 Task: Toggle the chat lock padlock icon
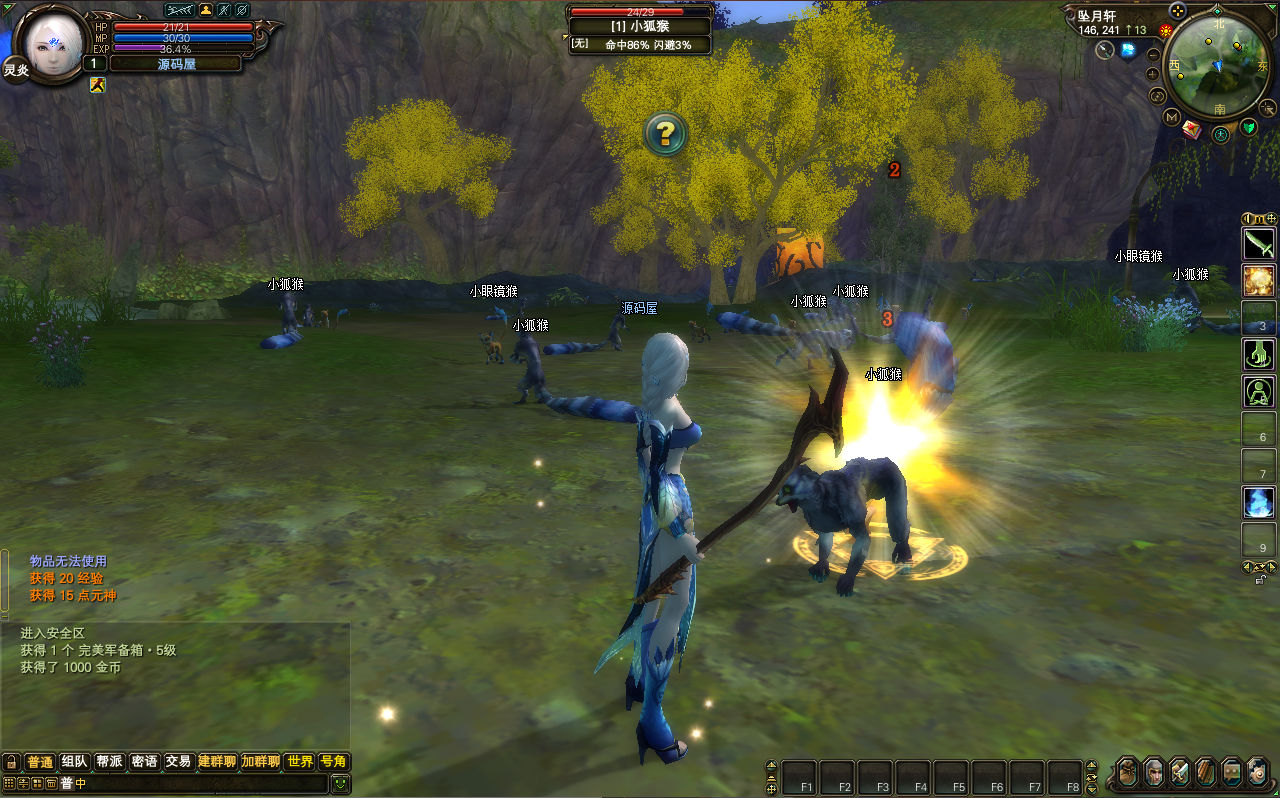pos(11,762)
